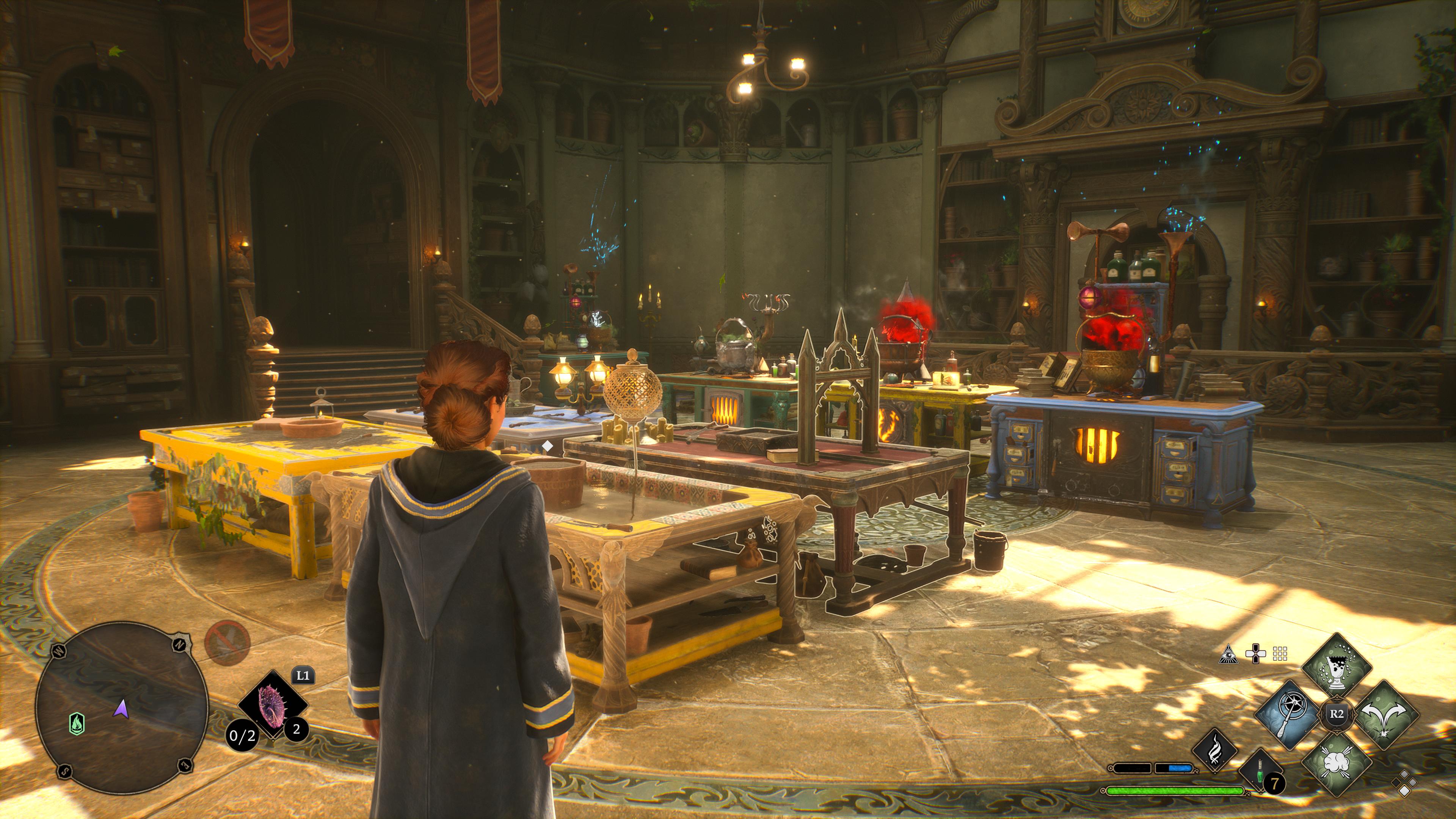Select the Revelio eye icon

pos(1229,654)
